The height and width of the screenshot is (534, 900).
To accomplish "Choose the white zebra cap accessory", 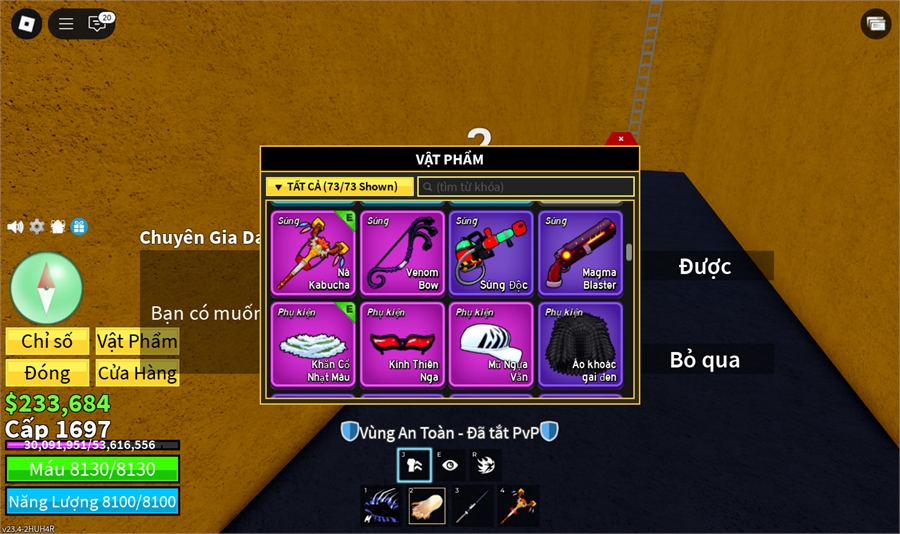I will click(x=492, y=344).
